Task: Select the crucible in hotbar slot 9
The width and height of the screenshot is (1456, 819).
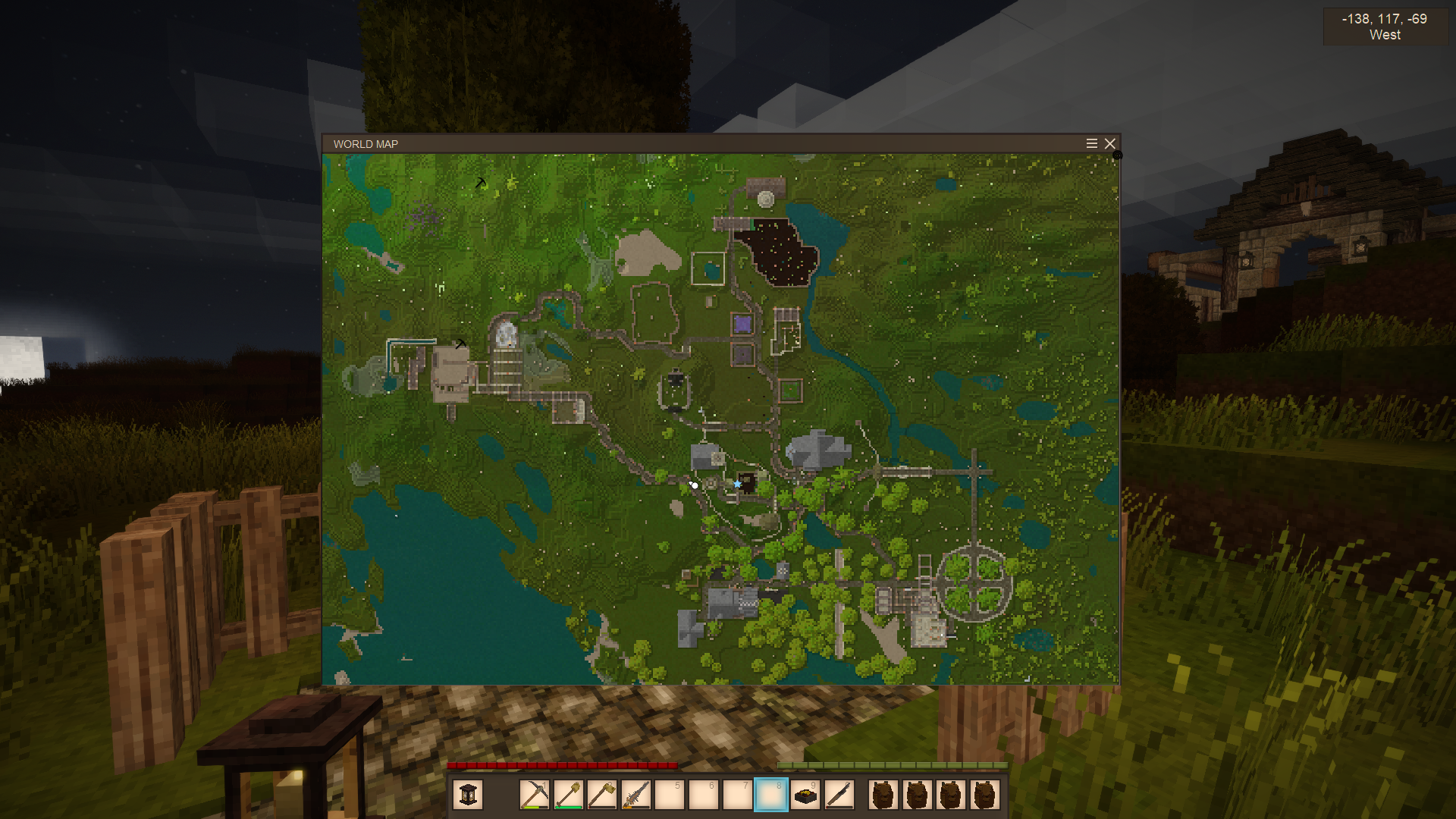Action: click(805, 795)
